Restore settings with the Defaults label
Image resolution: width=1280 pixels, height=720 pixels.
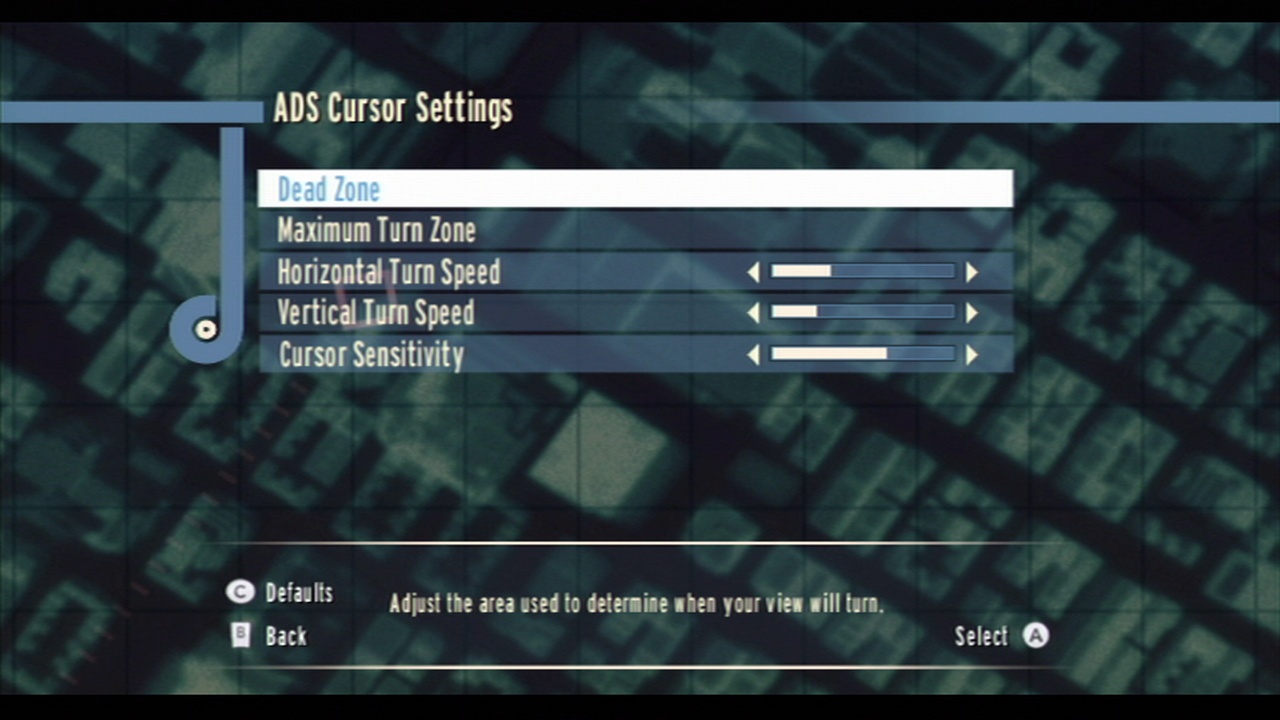coord(298,593)
